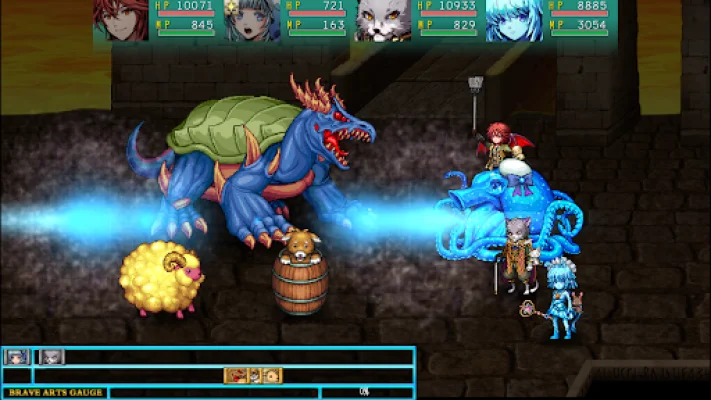The width and height of the screenshot is (711, 400).
Task: Click the gray cat turn-order icon
Action: pos(52,356)
